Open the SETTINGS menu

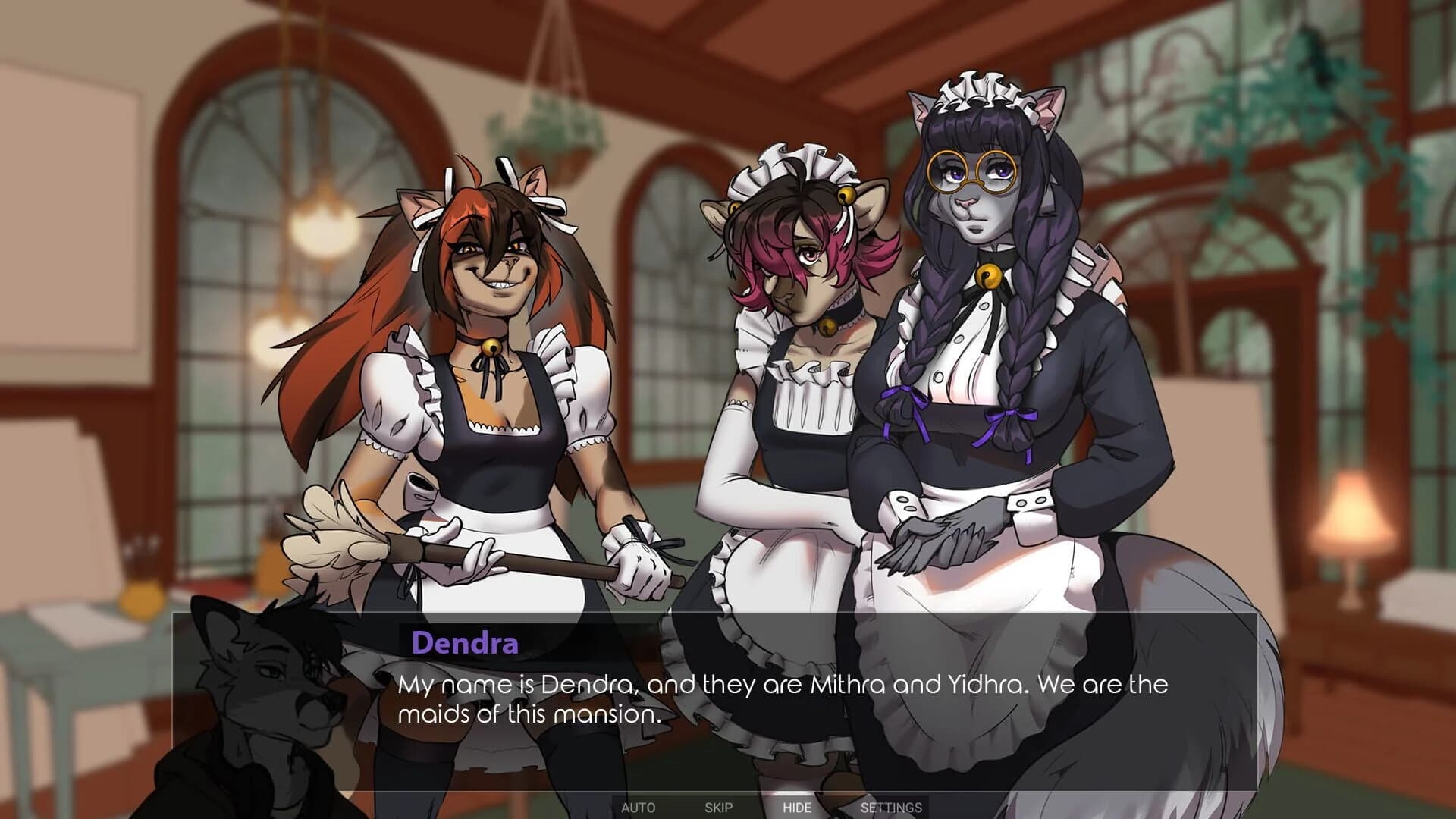pyautogui.click(x=891, y=808)
